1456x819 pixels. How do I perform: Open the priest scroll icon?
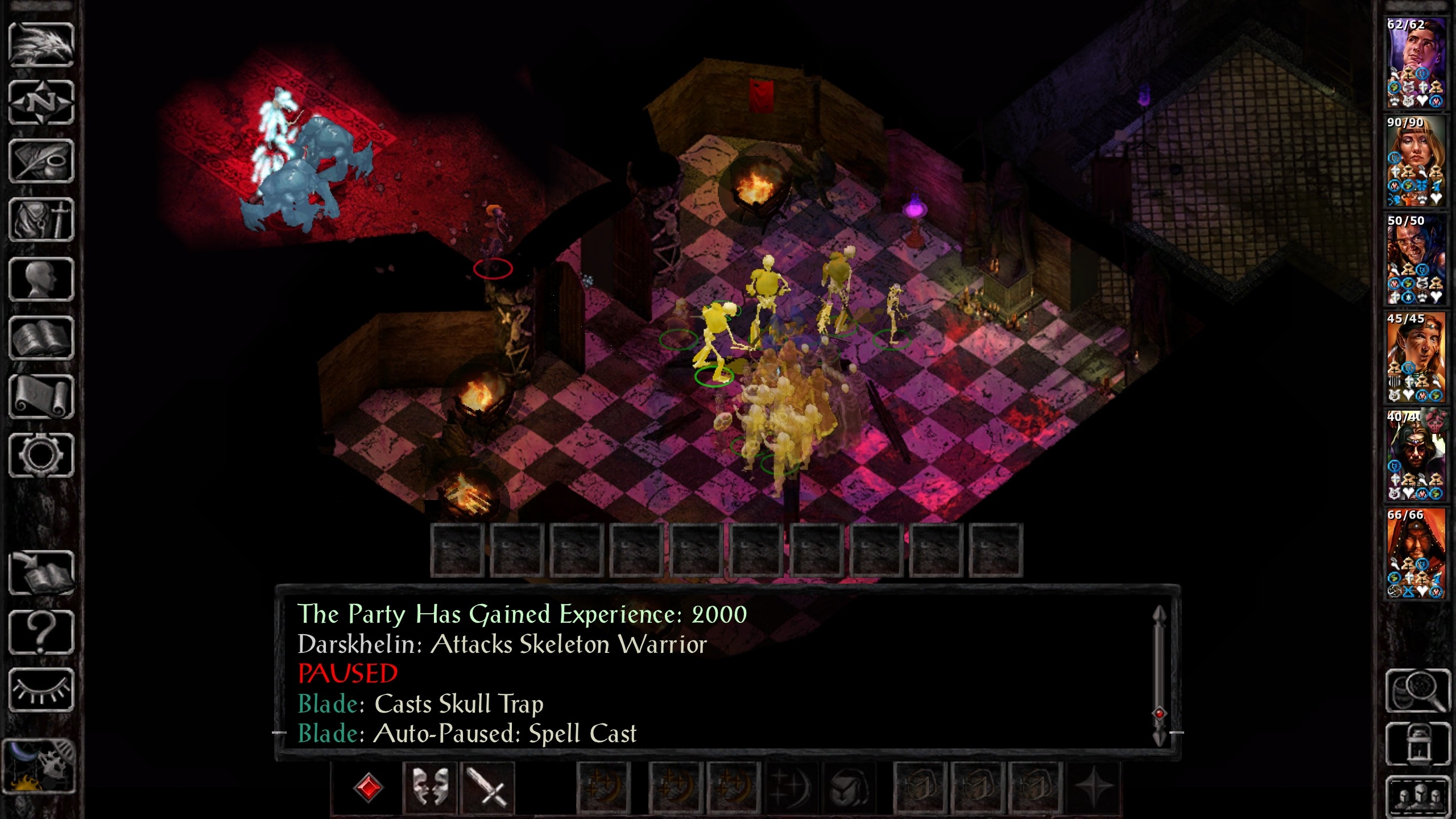[41, 396]
